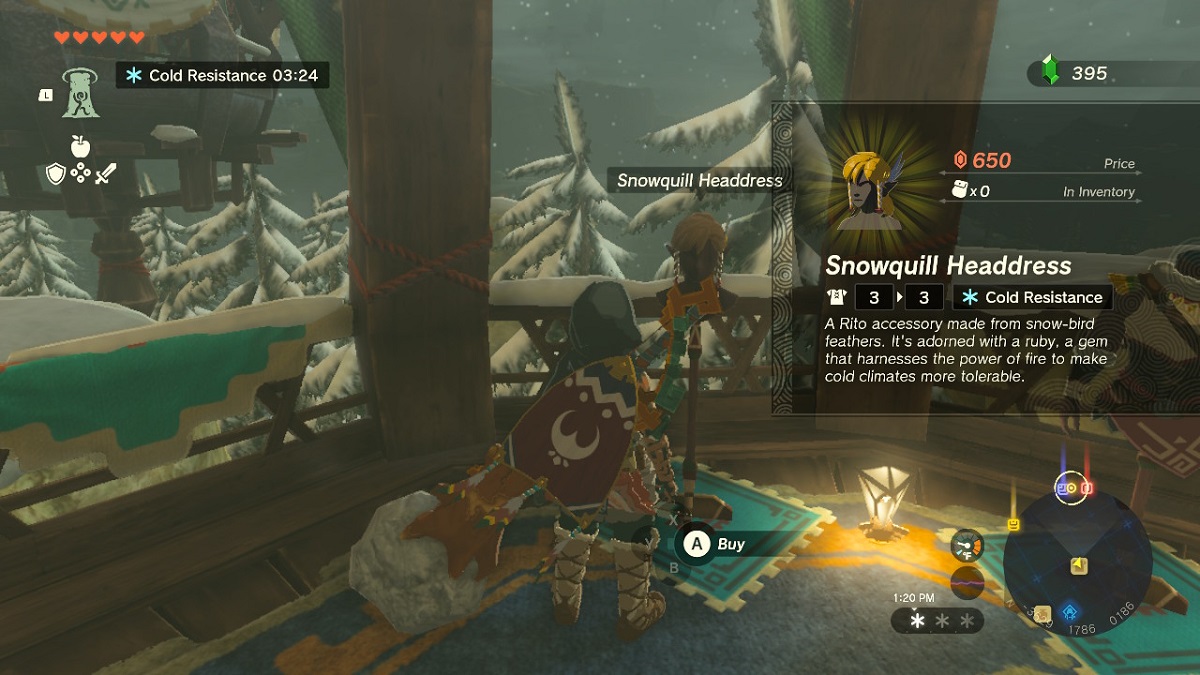Click the Snowquill Headdress portrait thumbnail
Viewport: 1200px width, 675px height.
(x=868, y=190)
